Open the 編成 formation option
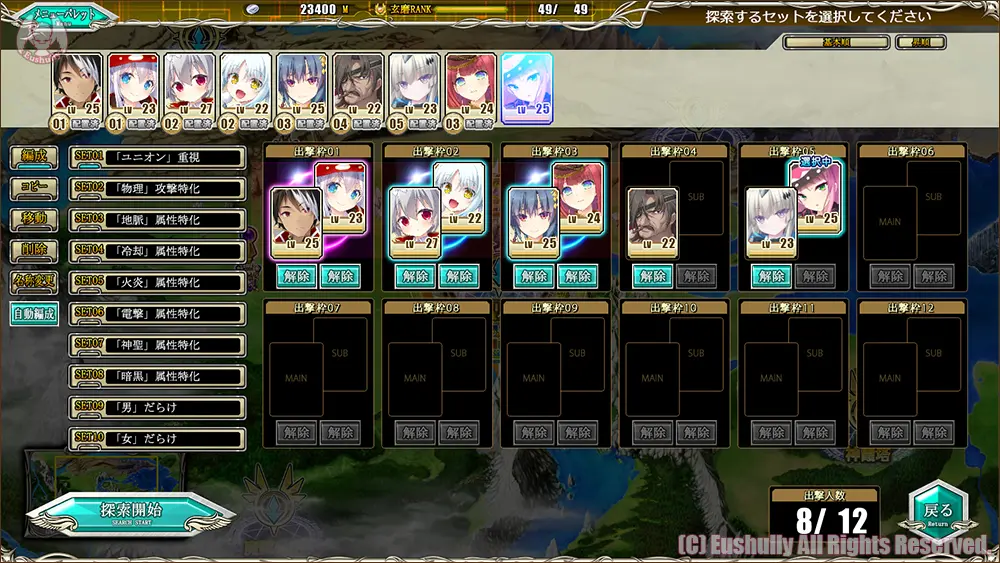The height and width of the screenshot is (563, 1000). pos(33,157)
